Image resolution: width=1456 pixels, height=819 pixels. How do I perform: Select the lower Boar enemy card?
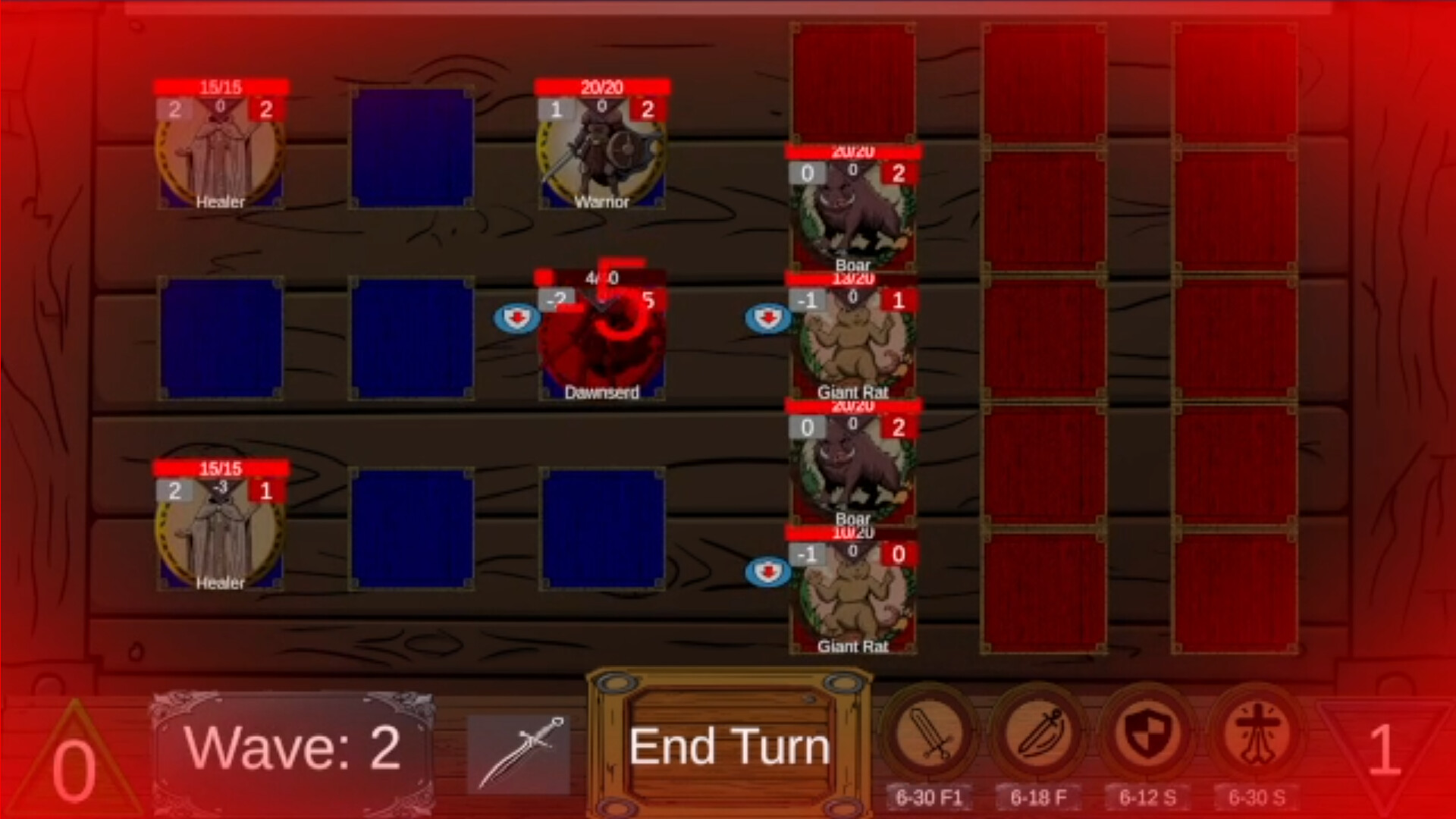point(853,466)
